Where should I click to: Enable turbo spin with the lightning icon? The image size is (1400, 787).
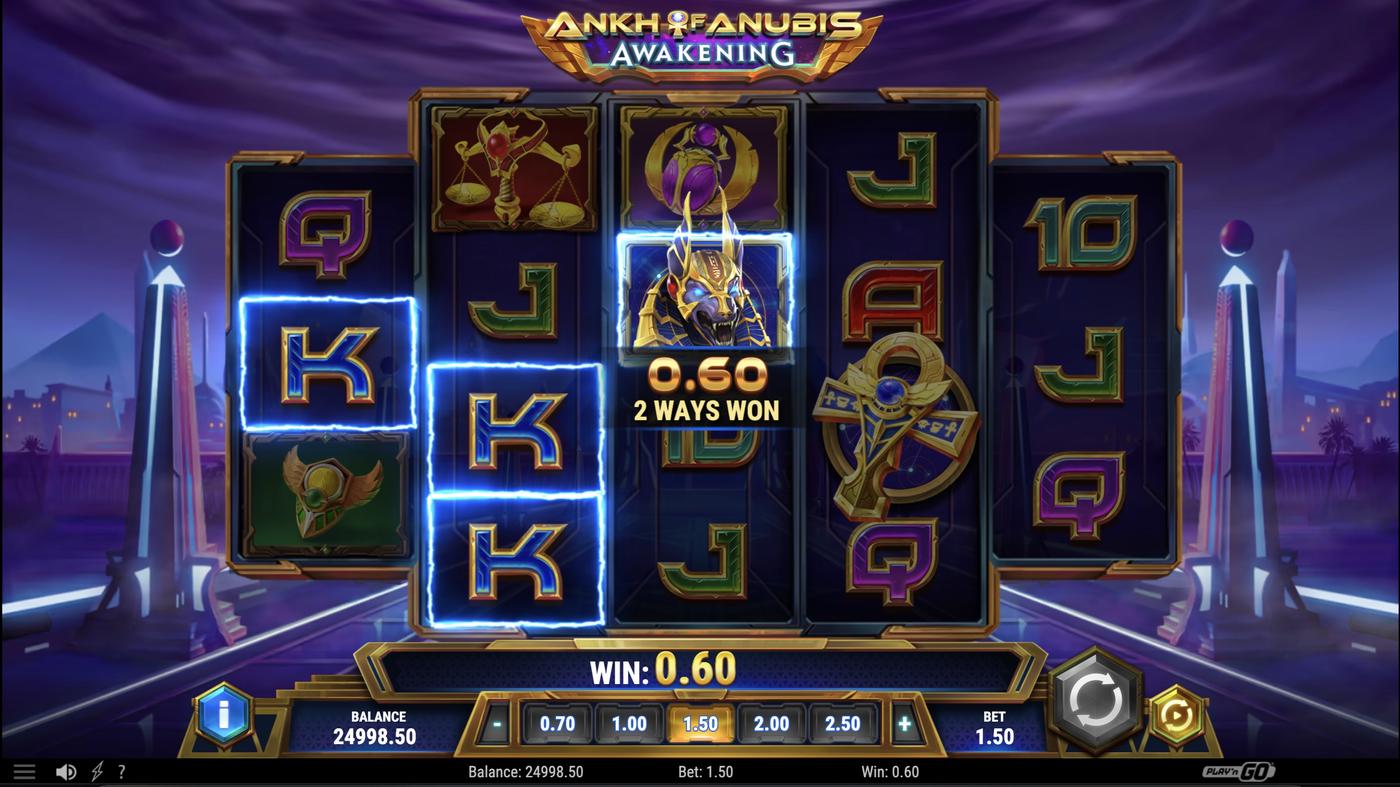tap(96, 769)
